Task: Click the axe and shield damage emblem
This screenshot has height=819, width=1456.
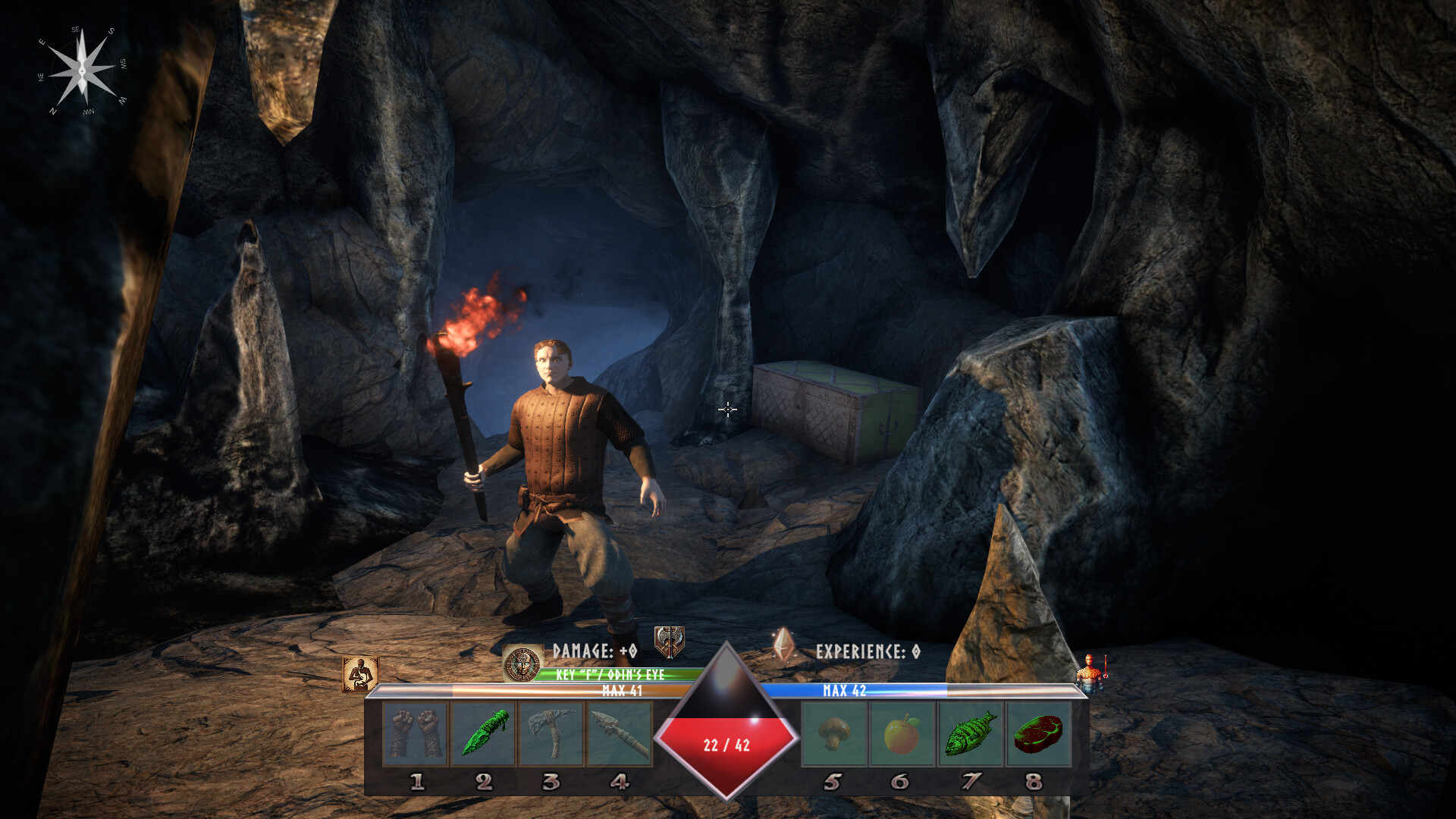Action: (x=670, y=642)
